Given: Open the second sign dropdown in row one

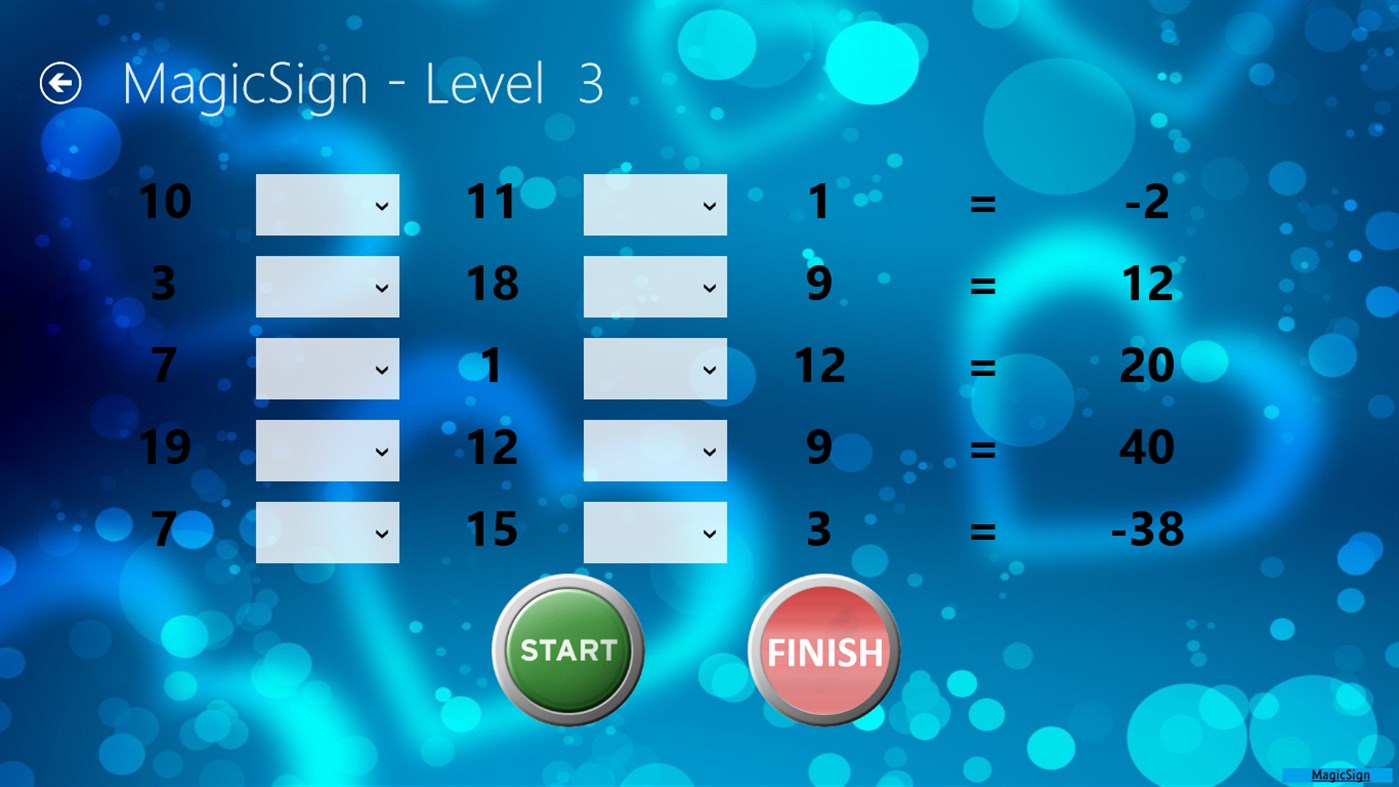Looking at the screenshot, I should point(655,204).
